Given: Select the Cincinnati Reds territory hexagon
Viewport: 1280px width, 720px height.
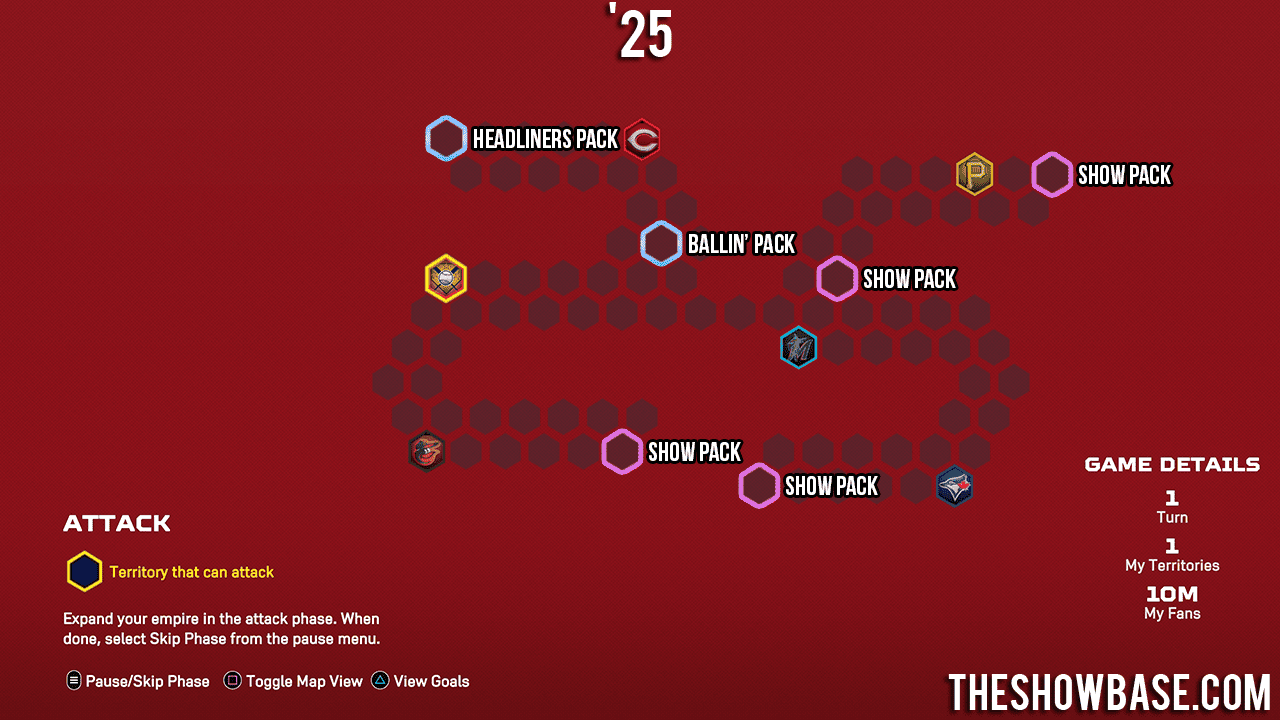Looking at the screenshot, I should click(x=642, y=140).
